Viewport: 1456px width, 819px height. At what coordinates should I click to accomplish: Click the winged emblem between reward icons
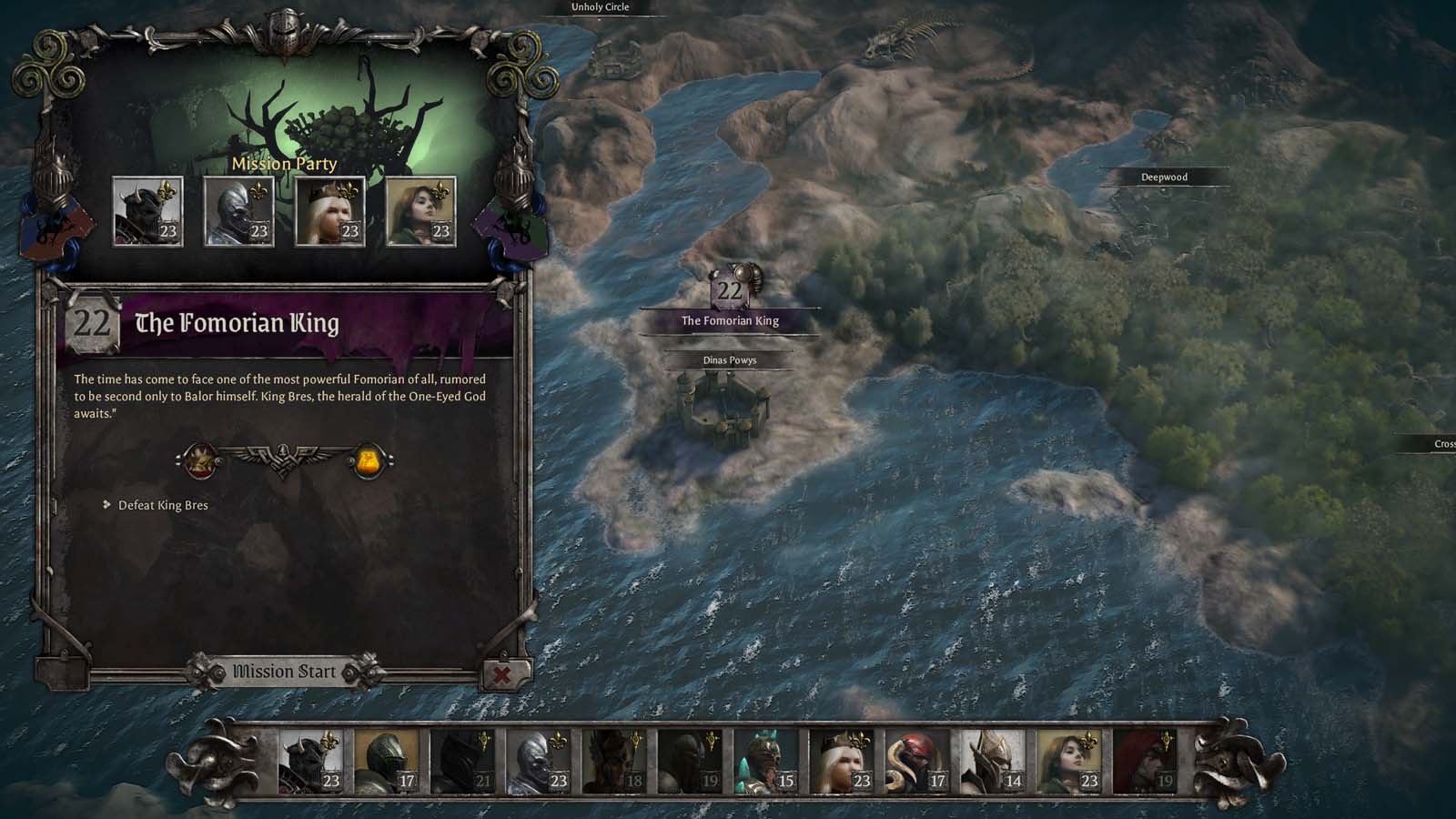point(282,458)
